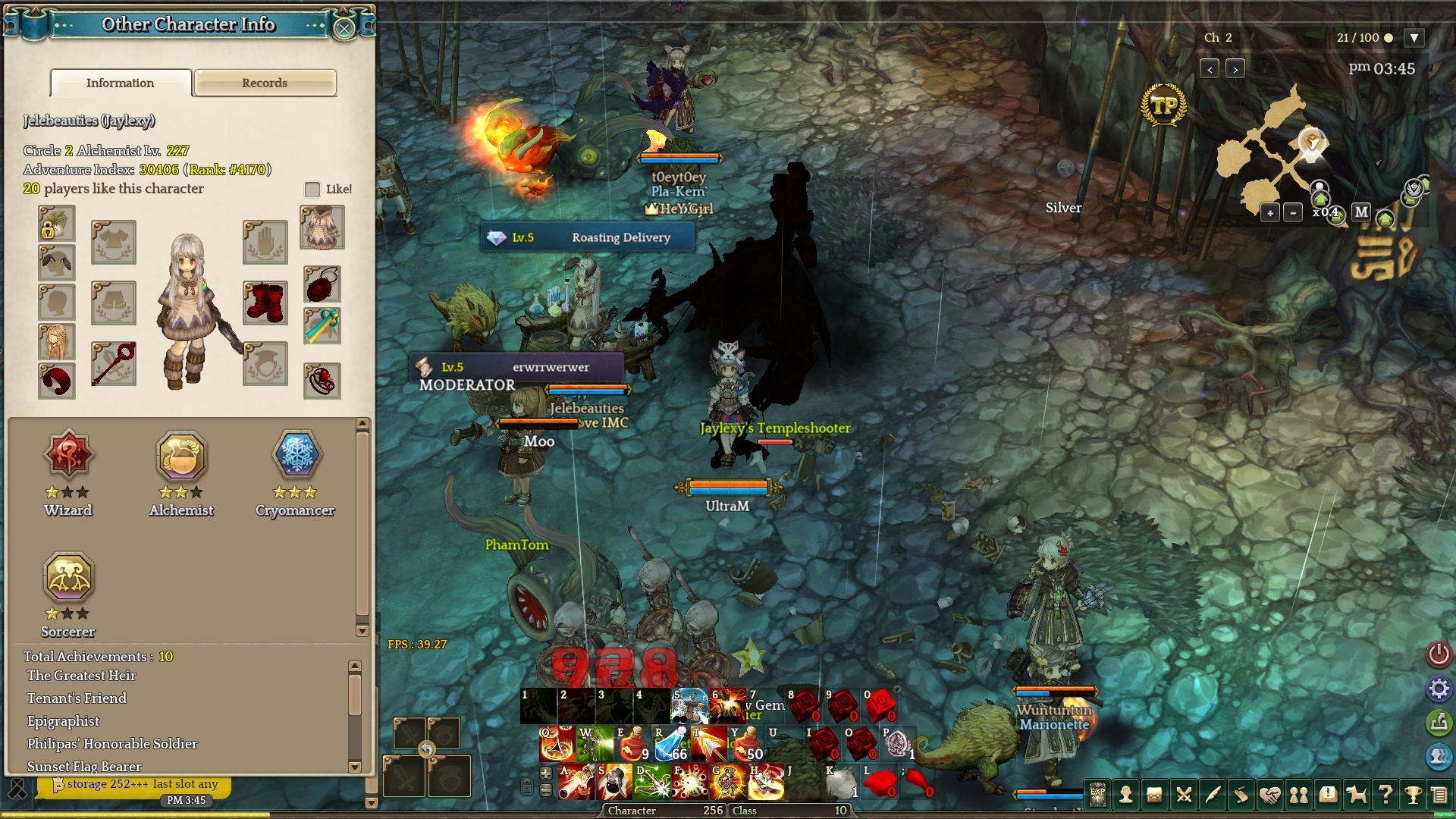Switch to the Records tab

[265, 83]
